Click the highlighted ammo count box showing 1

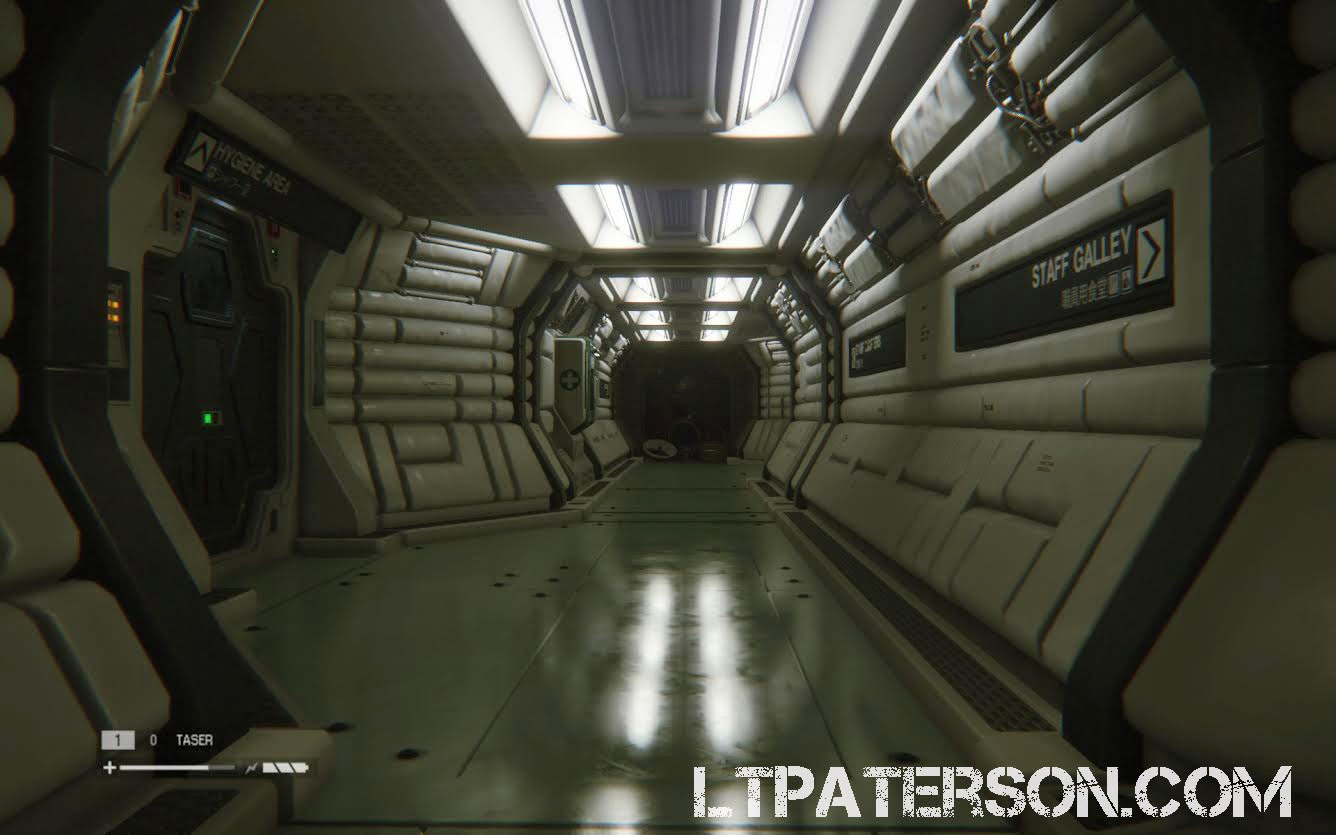point(117,739)
